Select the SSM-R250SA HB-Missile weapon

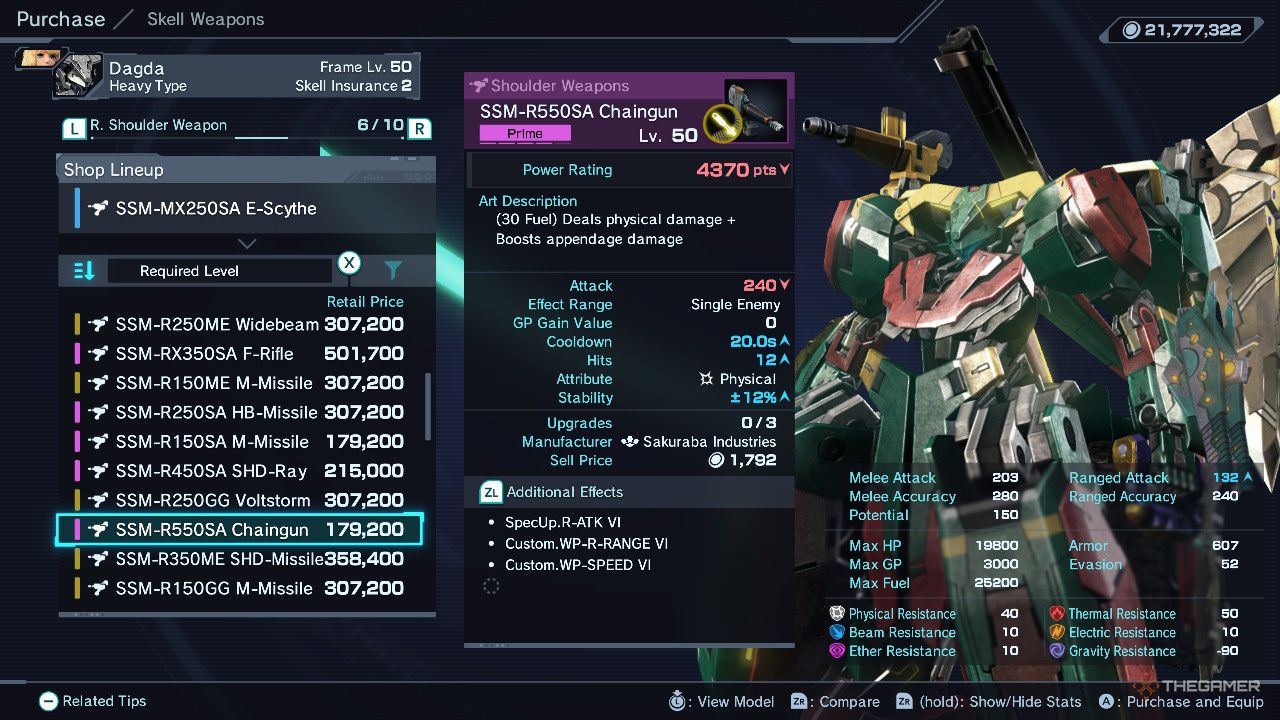pos(240,412)
